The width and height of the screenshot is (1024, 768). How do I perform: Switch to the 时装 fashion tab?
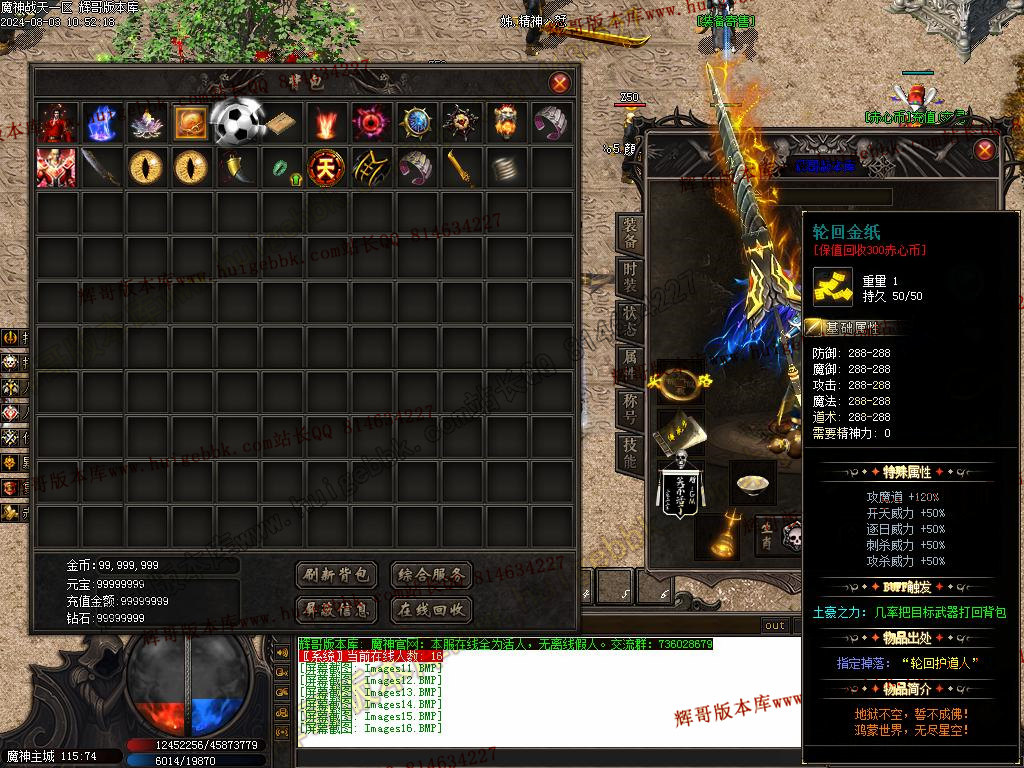[630, 278]
